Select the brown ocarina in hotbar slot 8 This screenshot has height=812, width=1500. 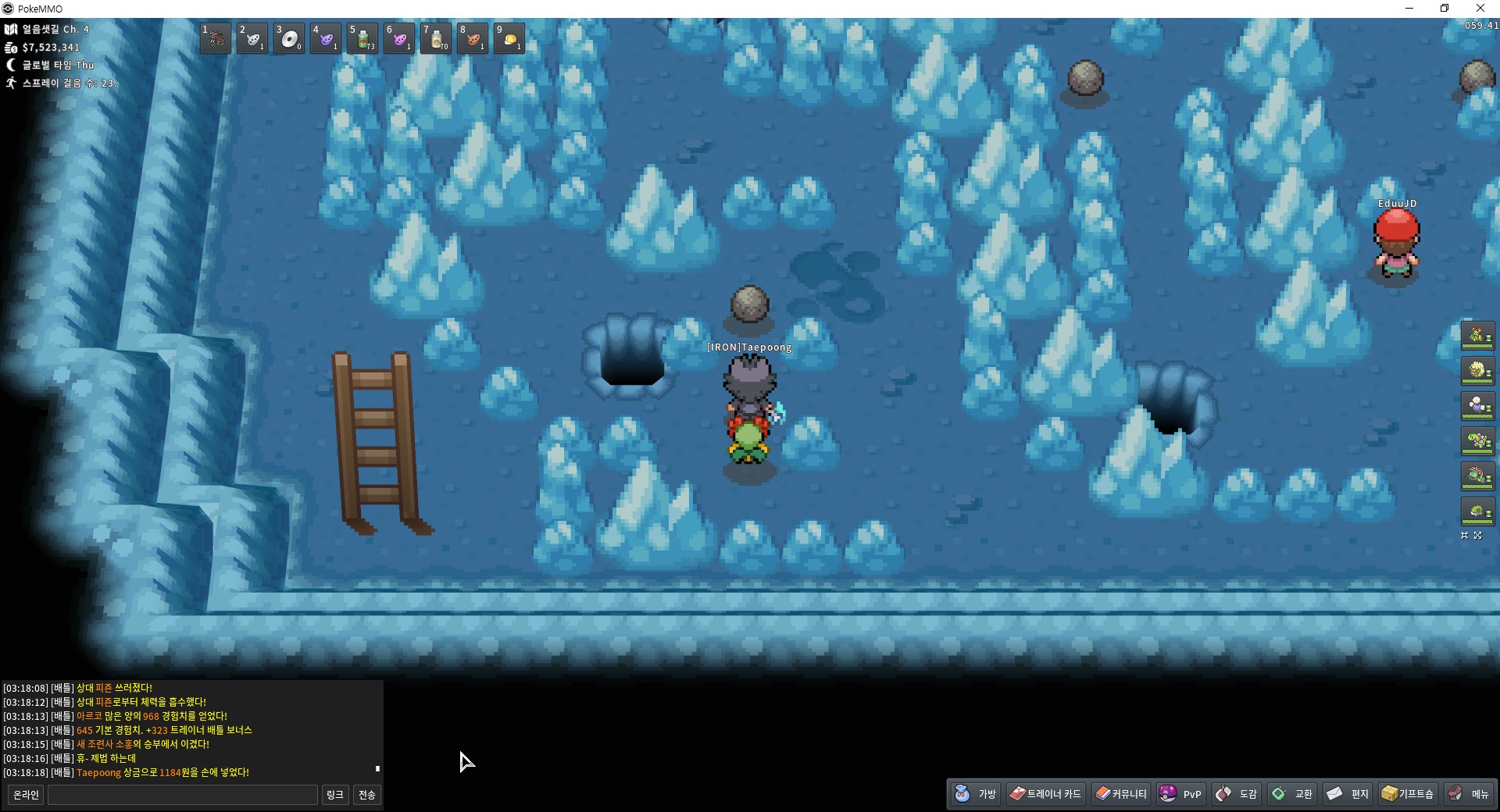[x=473, y=38]
